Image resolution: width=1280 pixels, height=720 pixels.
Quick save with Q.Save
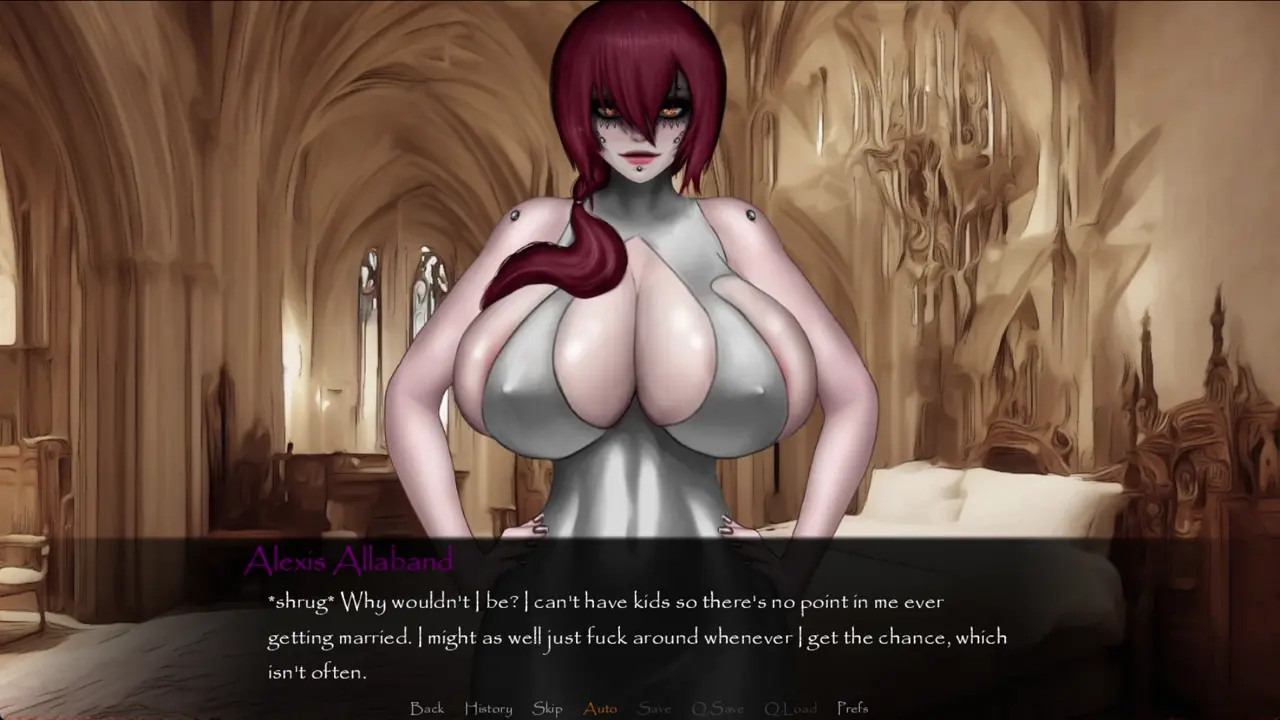[717, 708]
